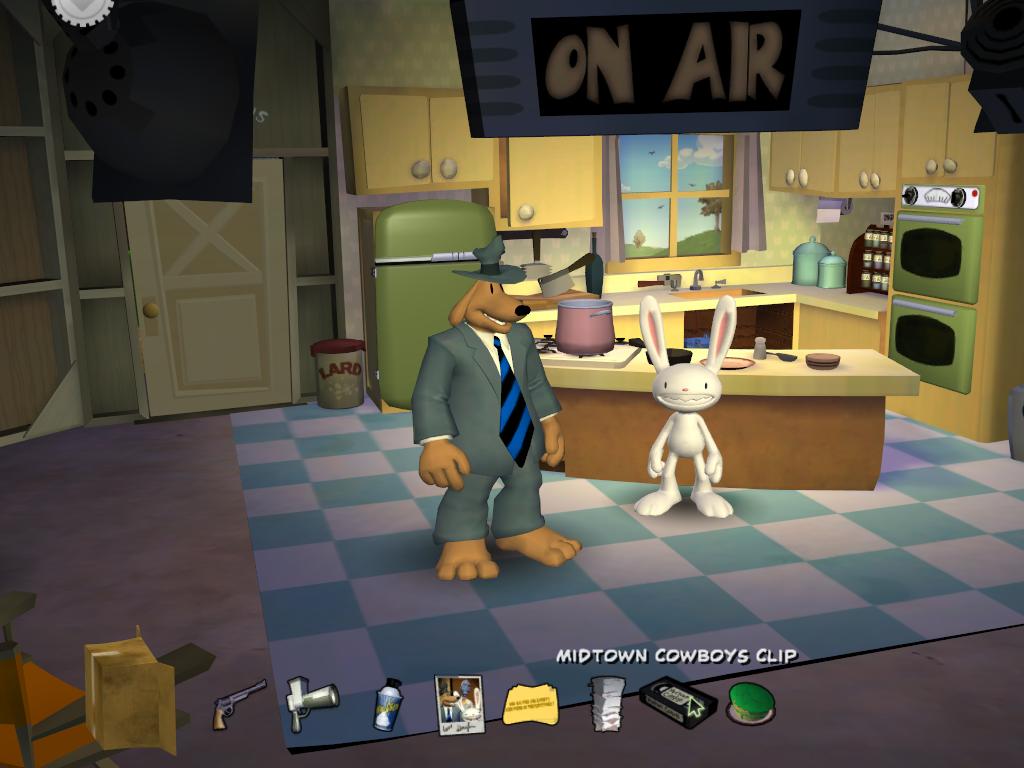Select the revolver from inventory

(x=239, y=703)
